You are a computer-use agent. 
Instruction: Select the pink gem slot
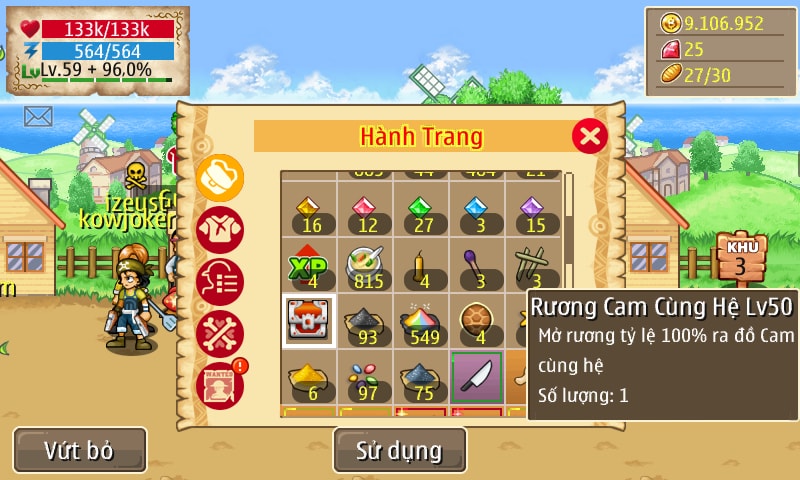365,211
